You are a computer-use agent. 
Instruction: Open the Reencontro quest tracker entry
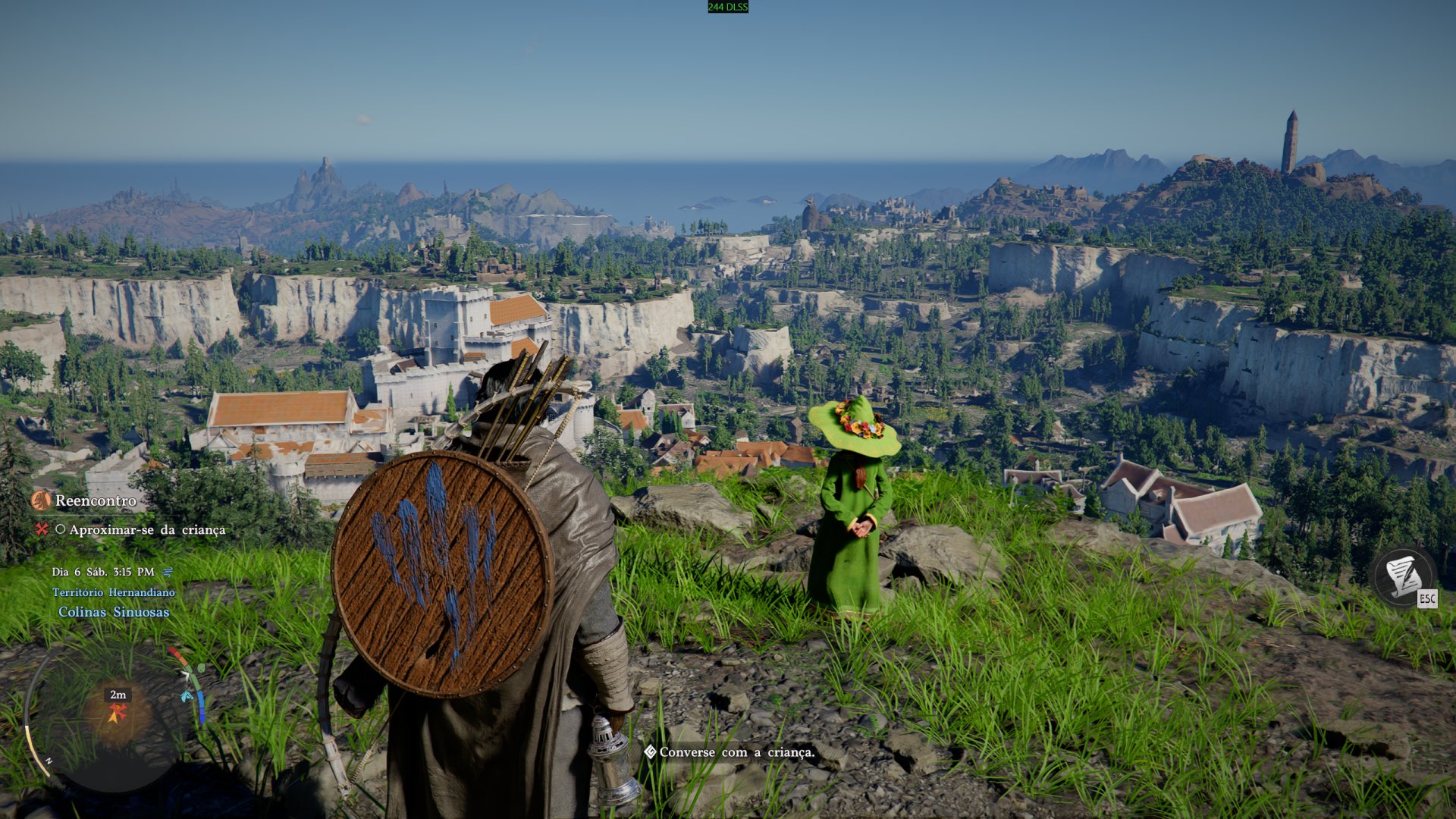[95, 500]
